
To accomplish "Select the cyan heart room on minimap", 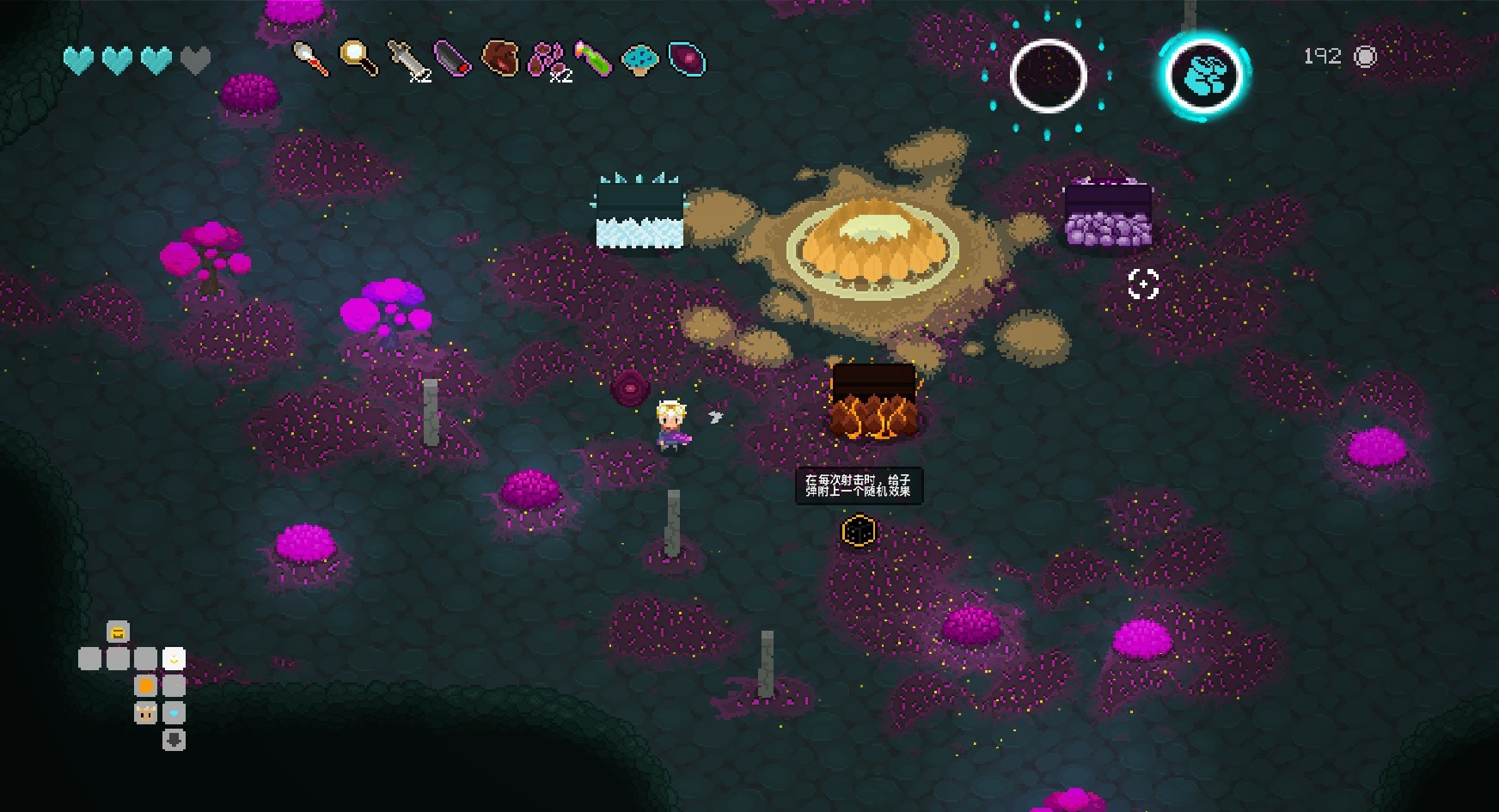I will click(x=174, y=713).
